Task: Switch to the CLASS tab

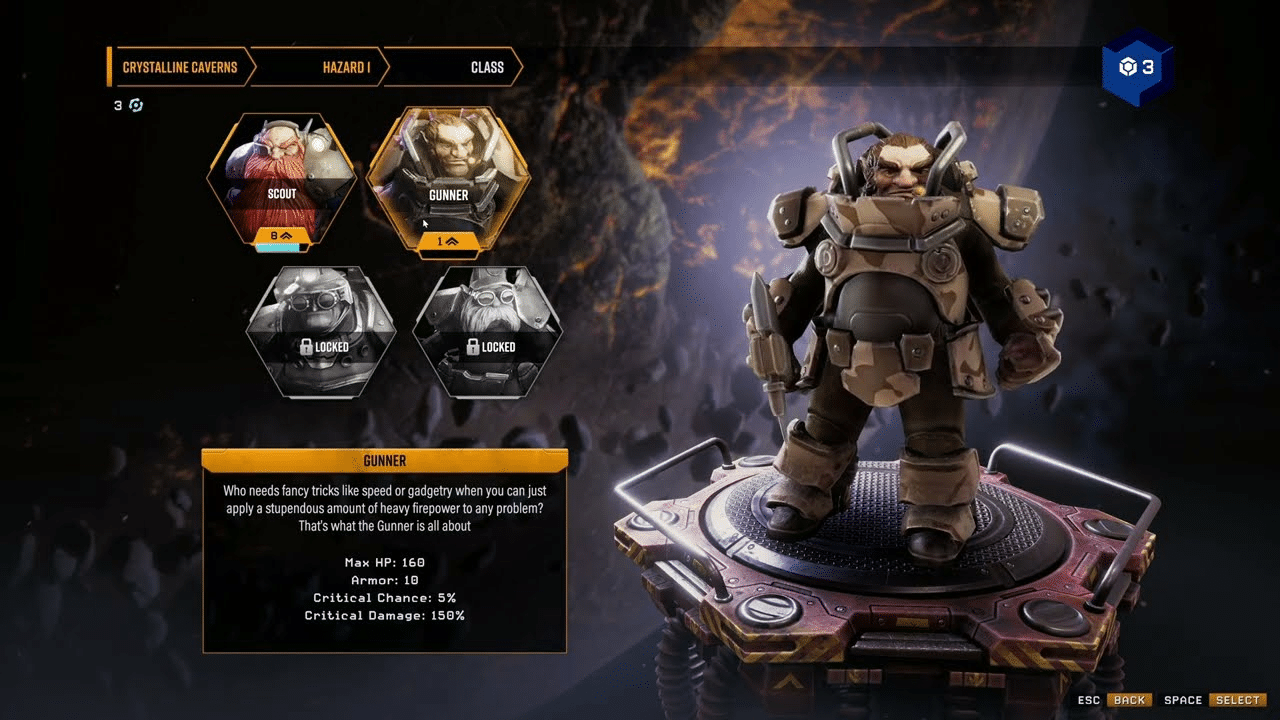Action: pos(489,67)
